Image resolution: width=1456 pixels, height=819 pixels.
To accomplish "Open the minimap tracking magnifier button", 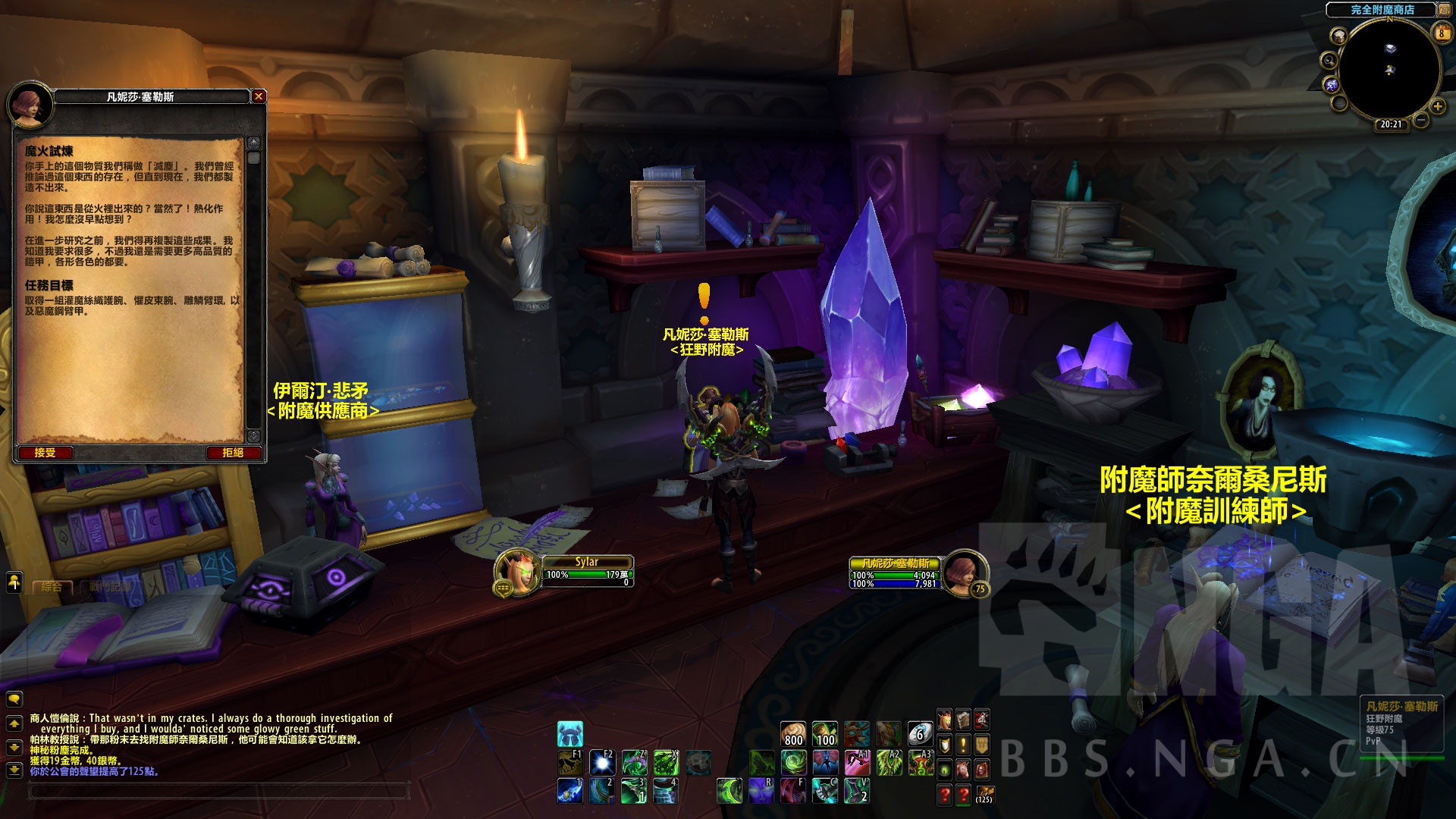I will [1329, 60].
